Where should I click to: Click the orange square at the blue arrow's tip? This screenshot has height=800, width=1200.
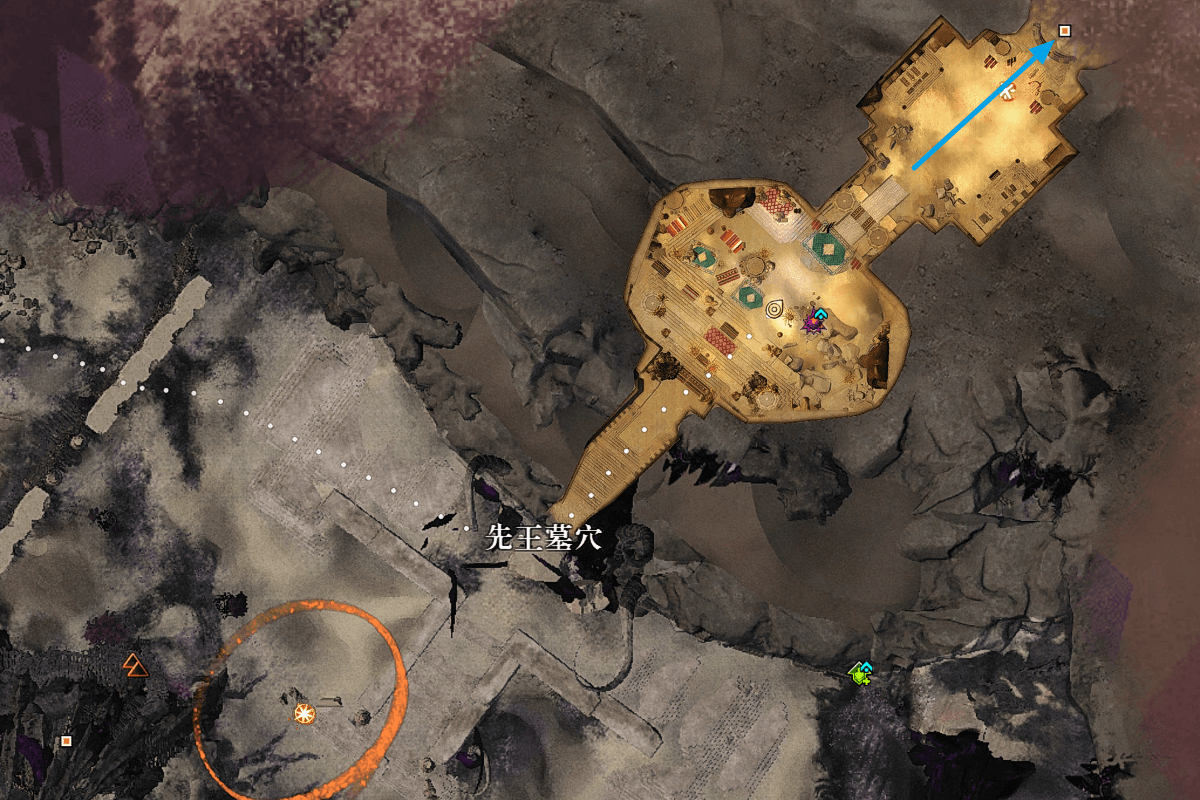pyautogui.click(x=1064, y=31)
